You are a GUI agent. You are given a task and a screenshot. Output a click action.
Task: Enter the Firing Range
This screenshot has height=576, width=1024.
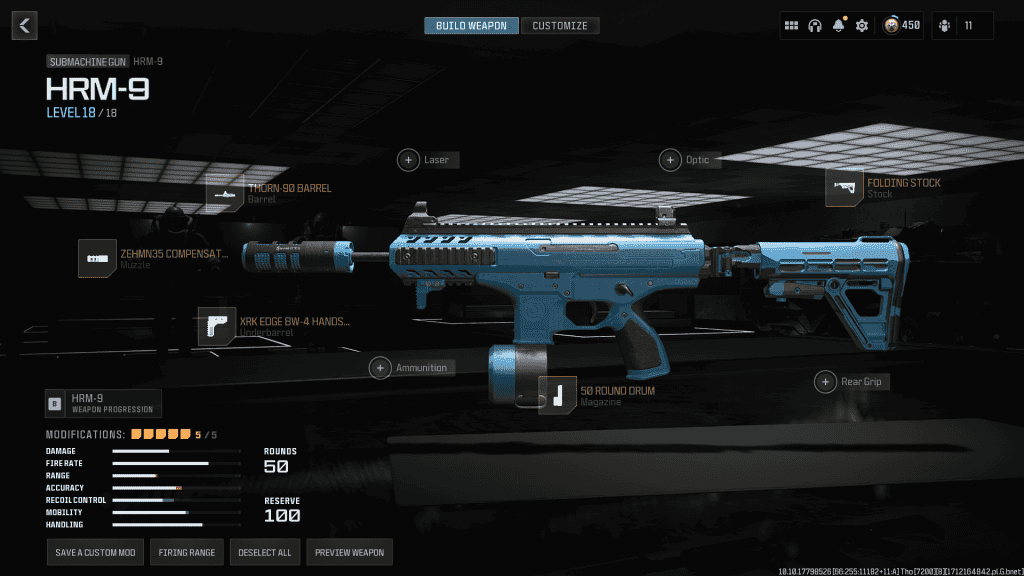coord(187,552)
